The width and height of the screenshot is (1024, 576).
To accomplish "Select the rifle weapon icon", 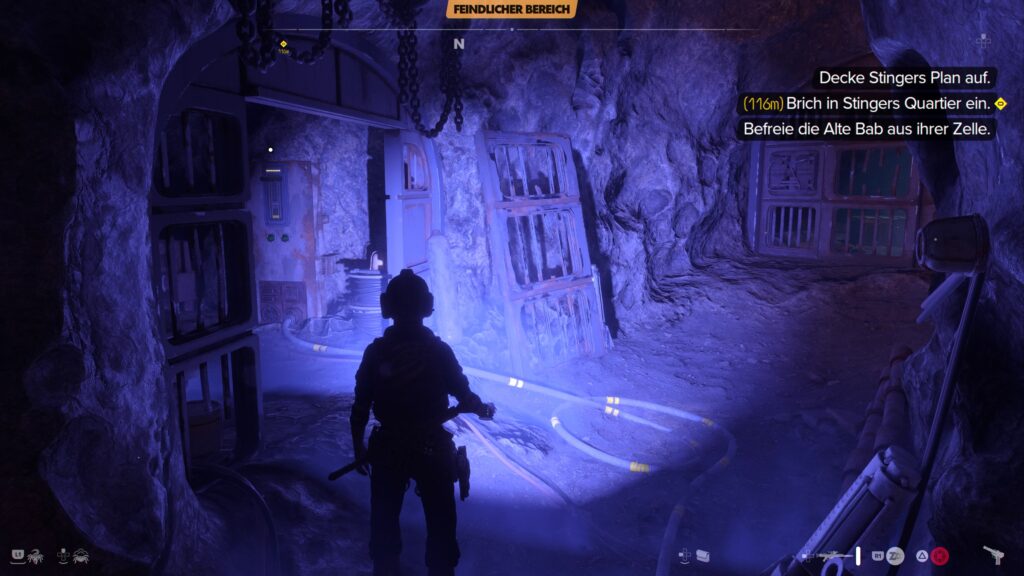I will tap(830, 555).
